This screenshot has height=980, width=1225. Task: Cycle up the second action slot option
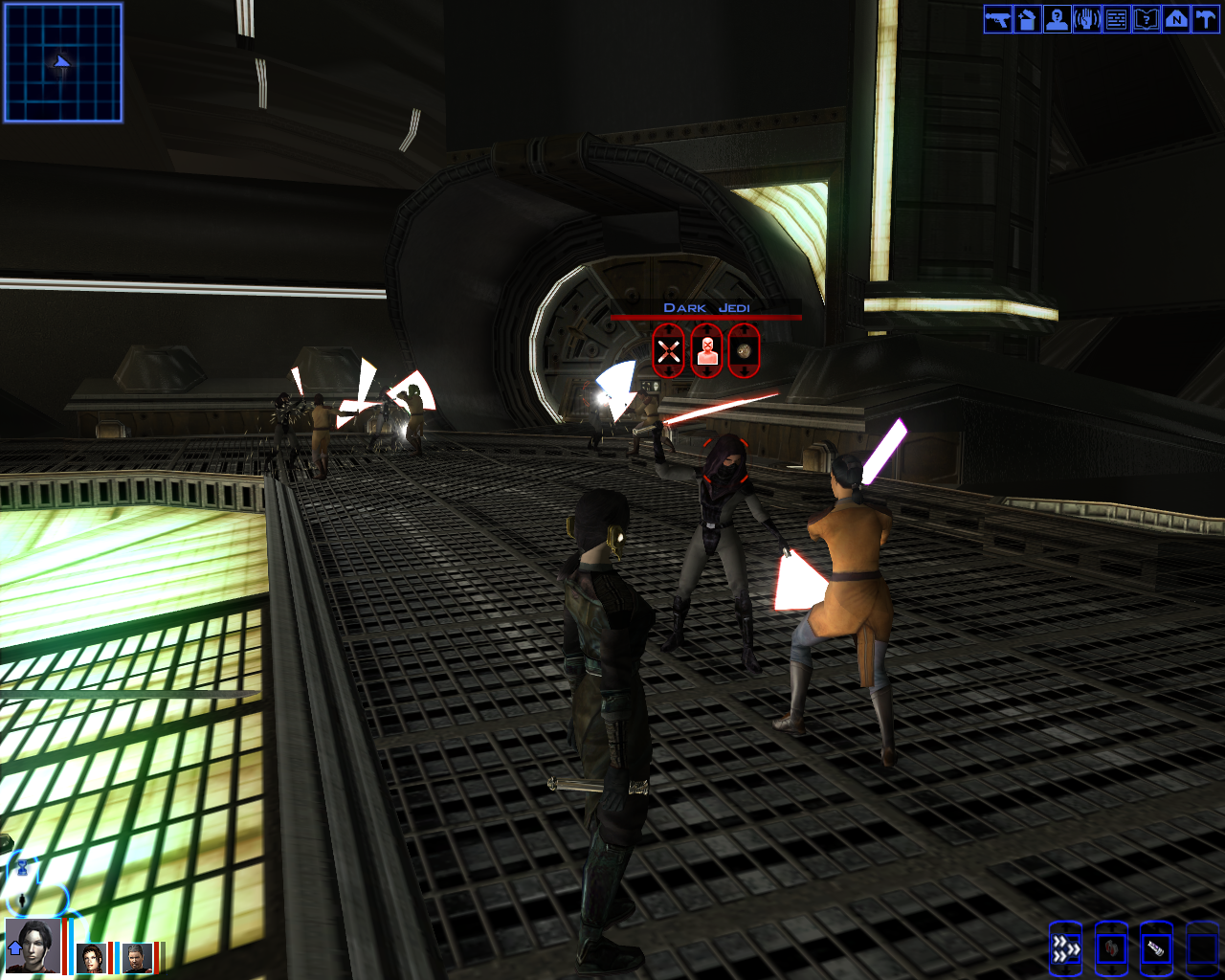pos(1111,925)
